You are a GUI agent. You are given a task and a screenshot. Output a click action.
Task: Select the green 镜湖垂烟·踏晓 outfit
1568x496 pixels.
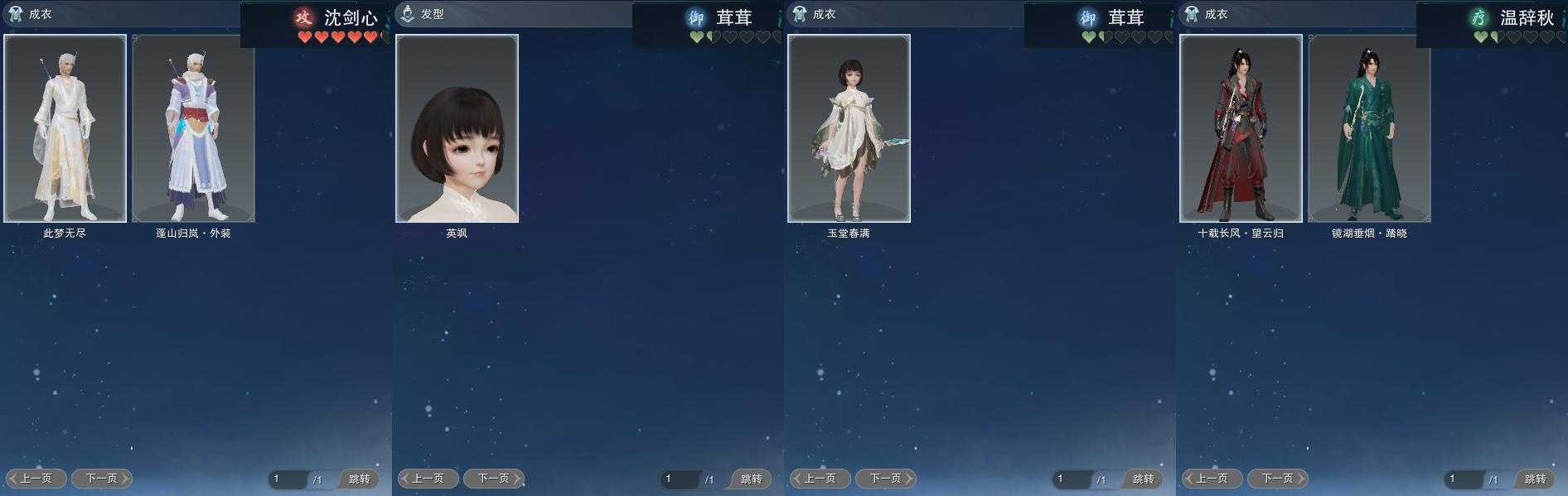[1369, 128]
